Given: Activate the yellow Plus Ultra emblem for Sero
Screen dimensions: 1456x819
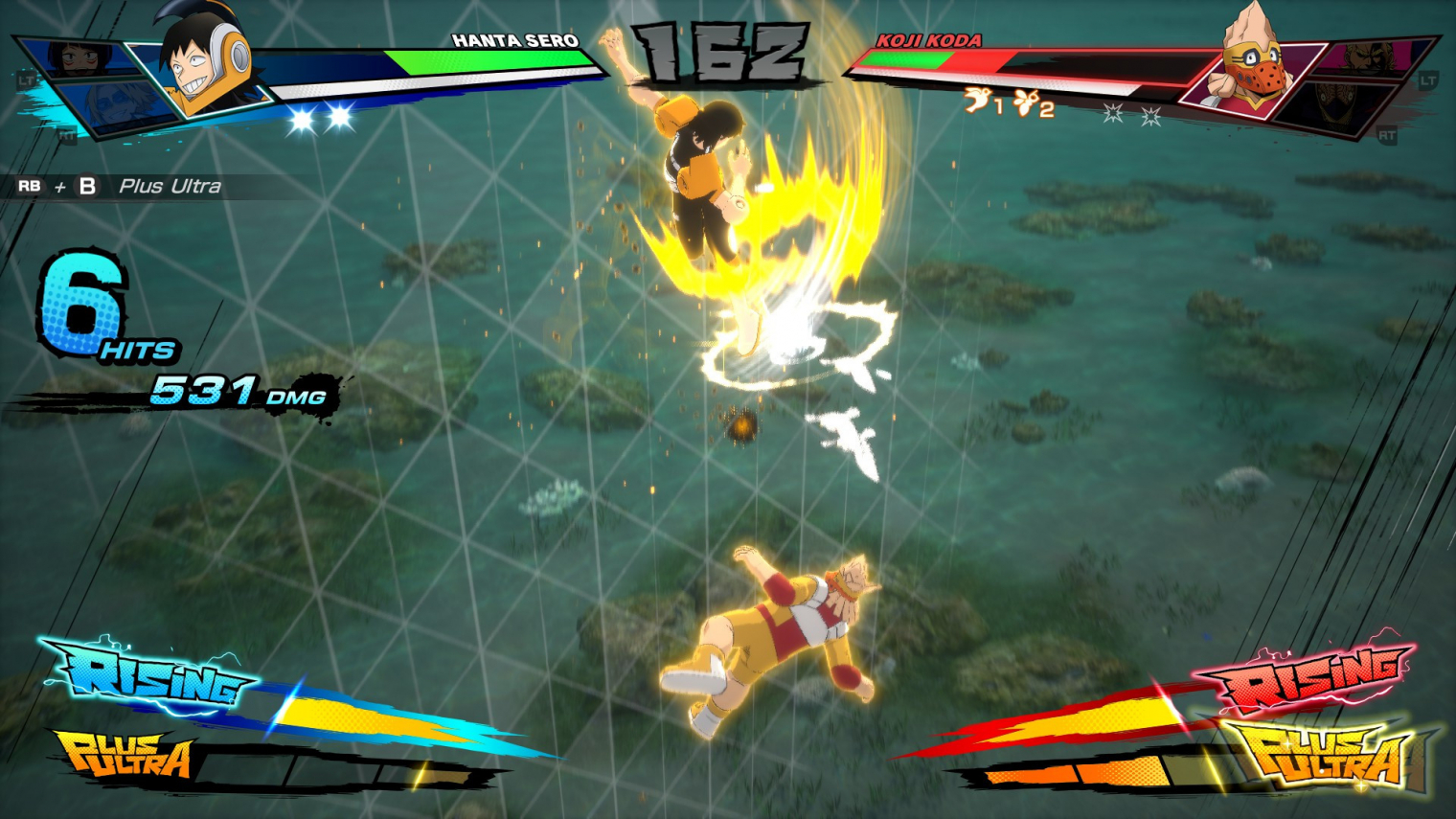Looking at the screenshot, I should click(125, 757).
